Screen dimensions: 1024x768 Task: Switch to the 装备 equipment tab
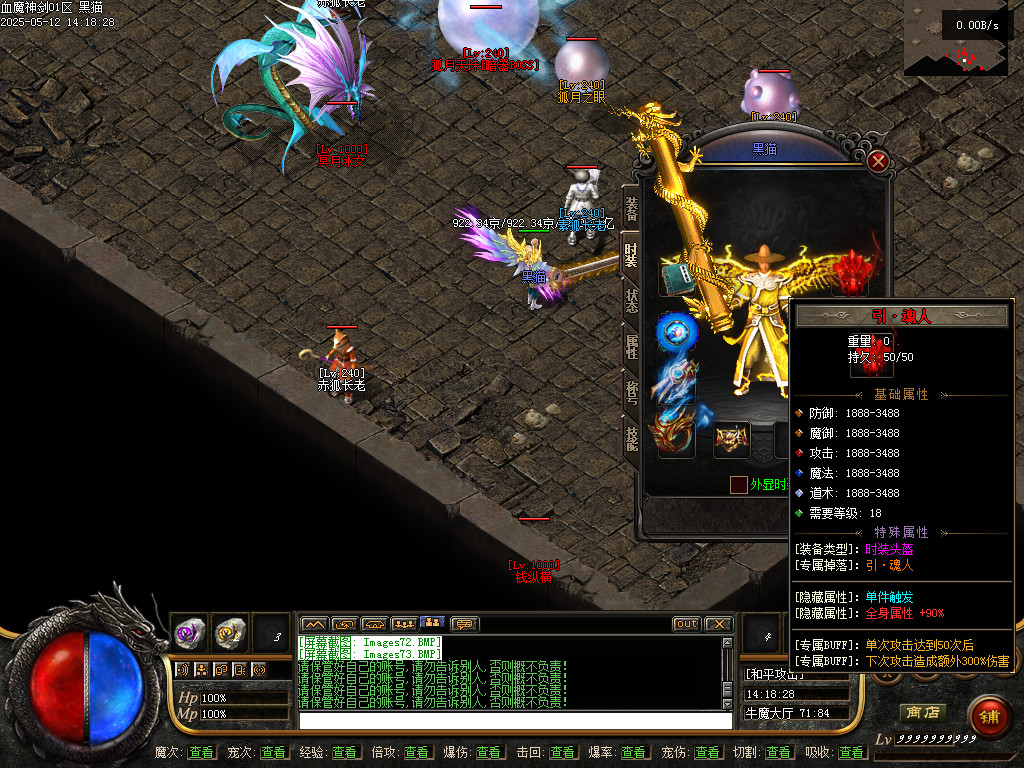(631, 209)
